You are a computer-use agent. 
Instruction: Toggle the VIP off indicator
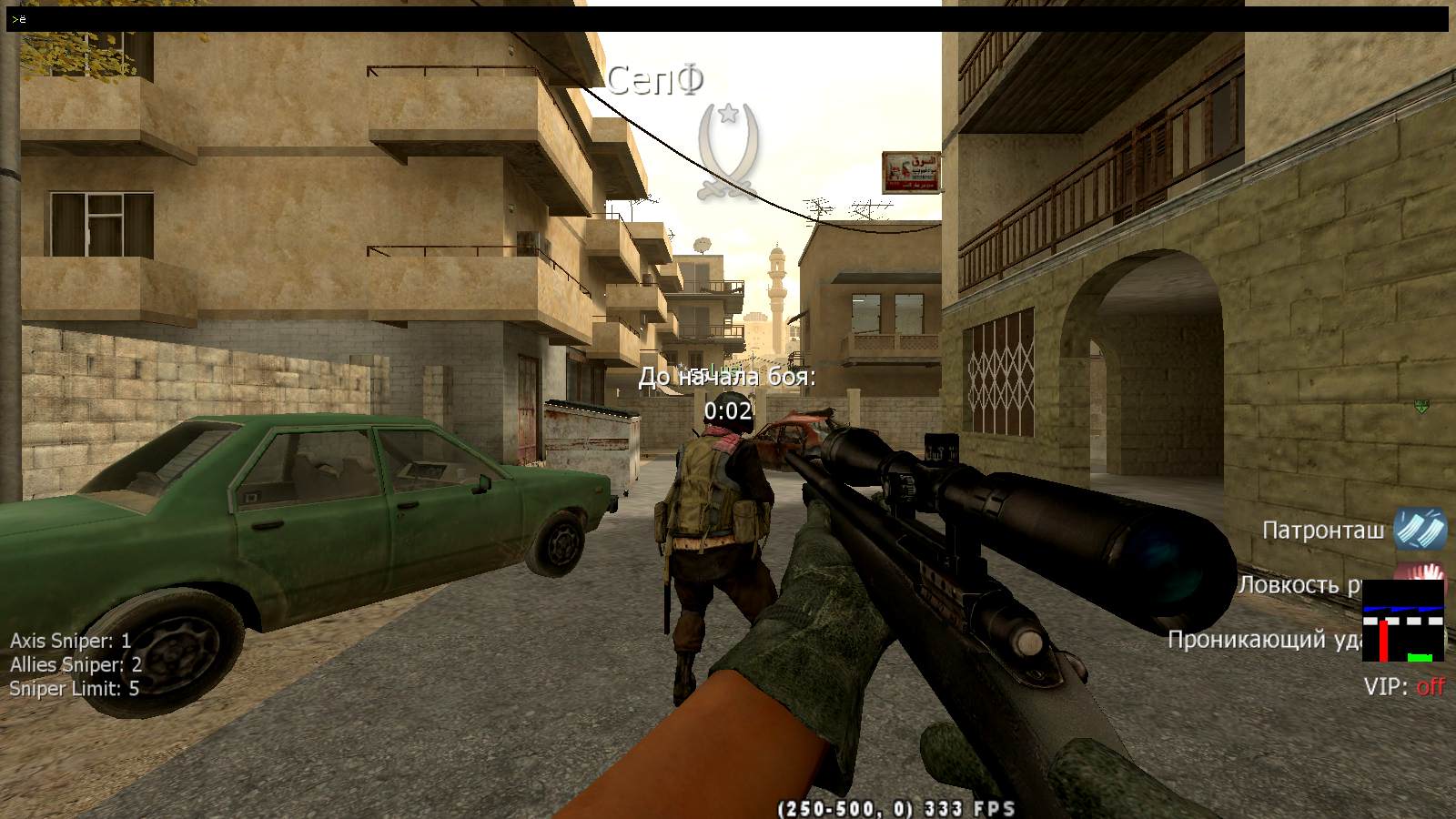point(1403,687)
